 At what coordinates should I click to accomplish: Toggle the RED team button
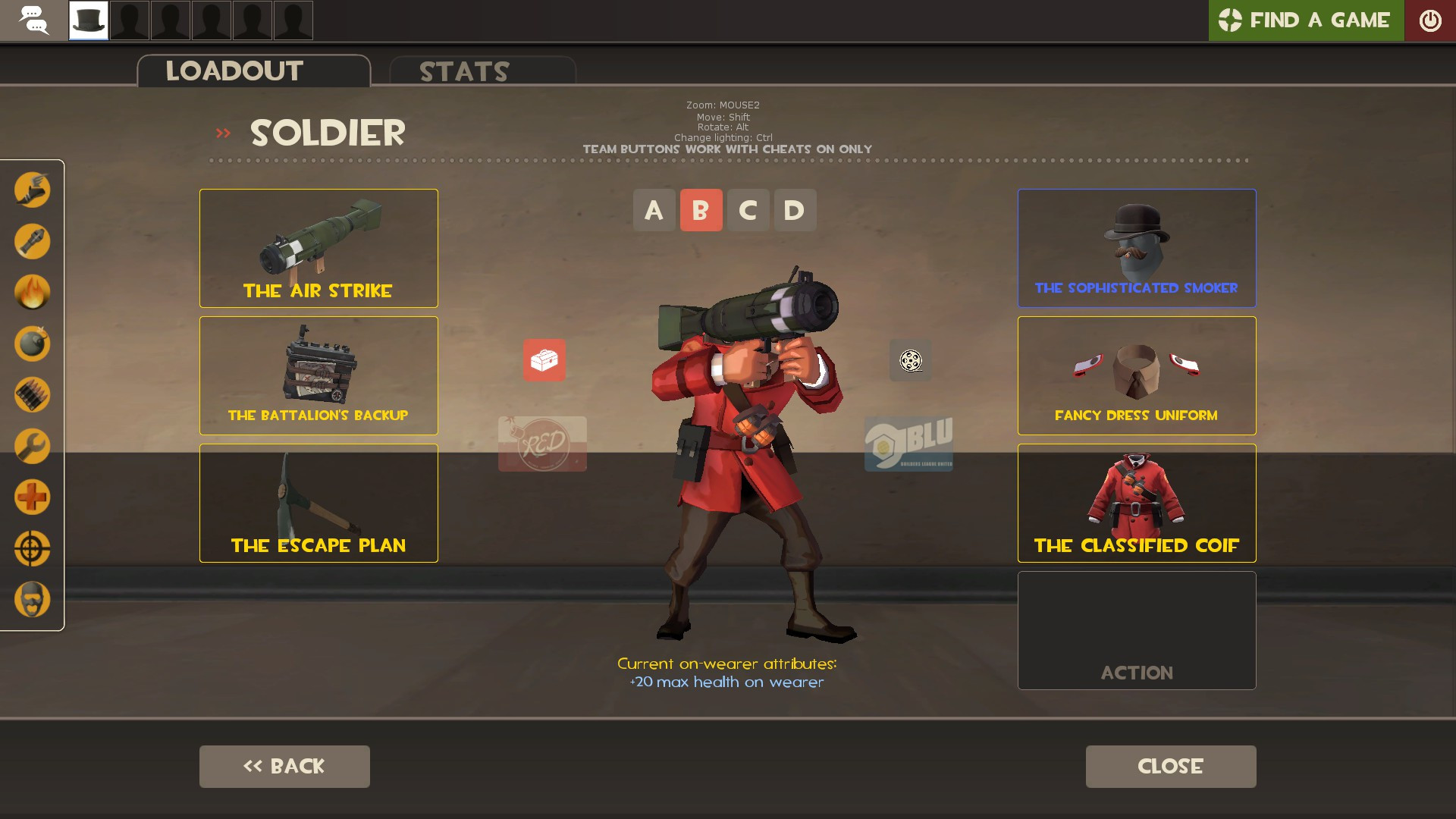542,444
